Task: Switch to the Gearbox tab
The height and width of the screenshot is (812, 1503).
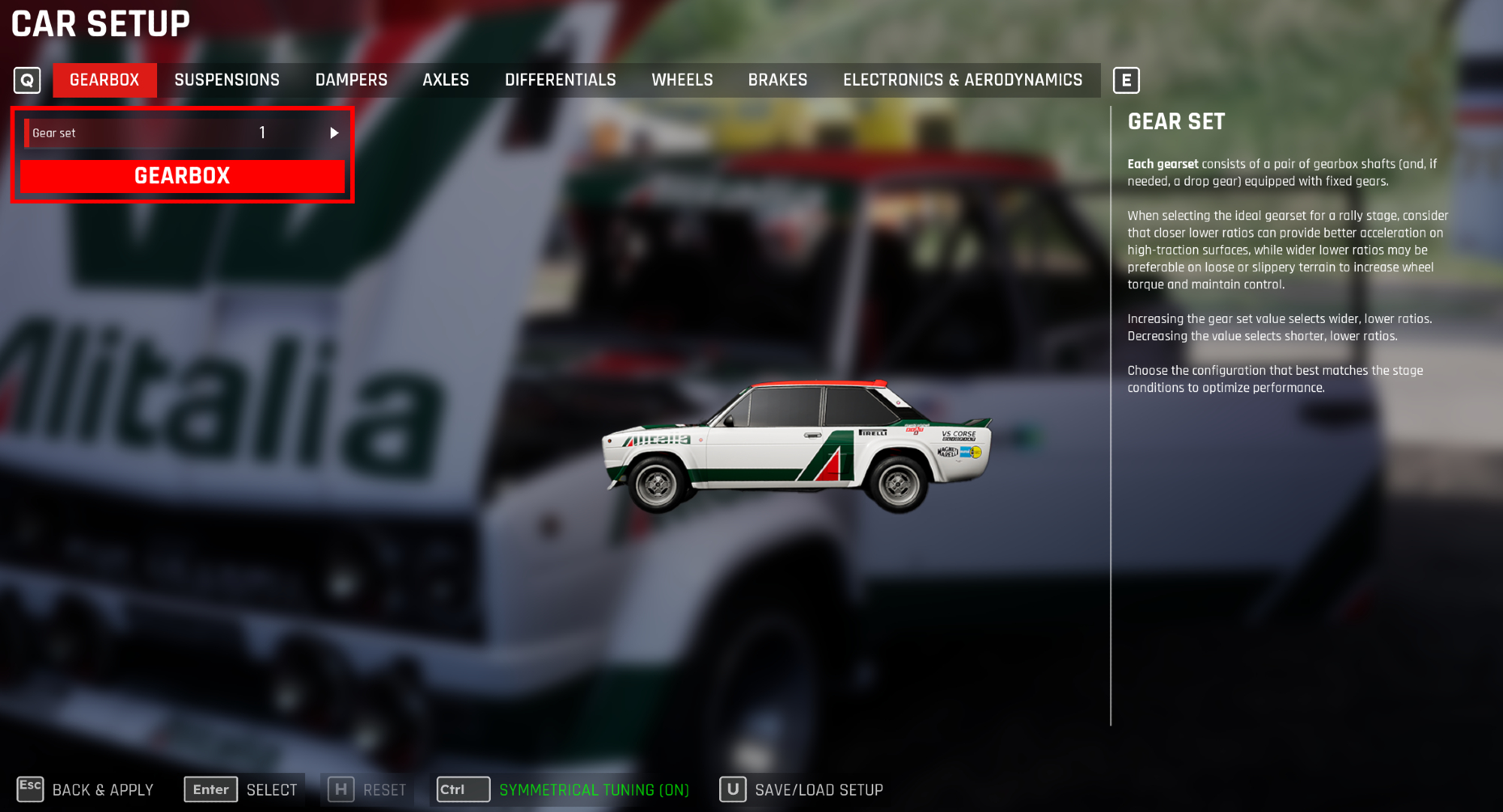Action: tap(104, 80)
